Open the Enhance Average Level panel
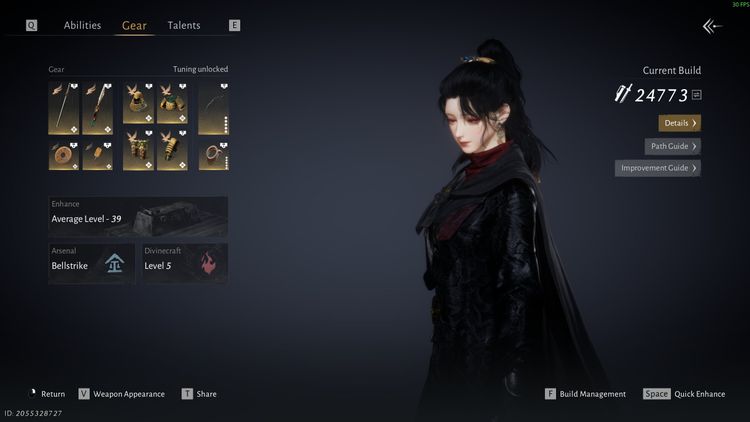This screenshot has height=422, width=750. click(138, 215)
